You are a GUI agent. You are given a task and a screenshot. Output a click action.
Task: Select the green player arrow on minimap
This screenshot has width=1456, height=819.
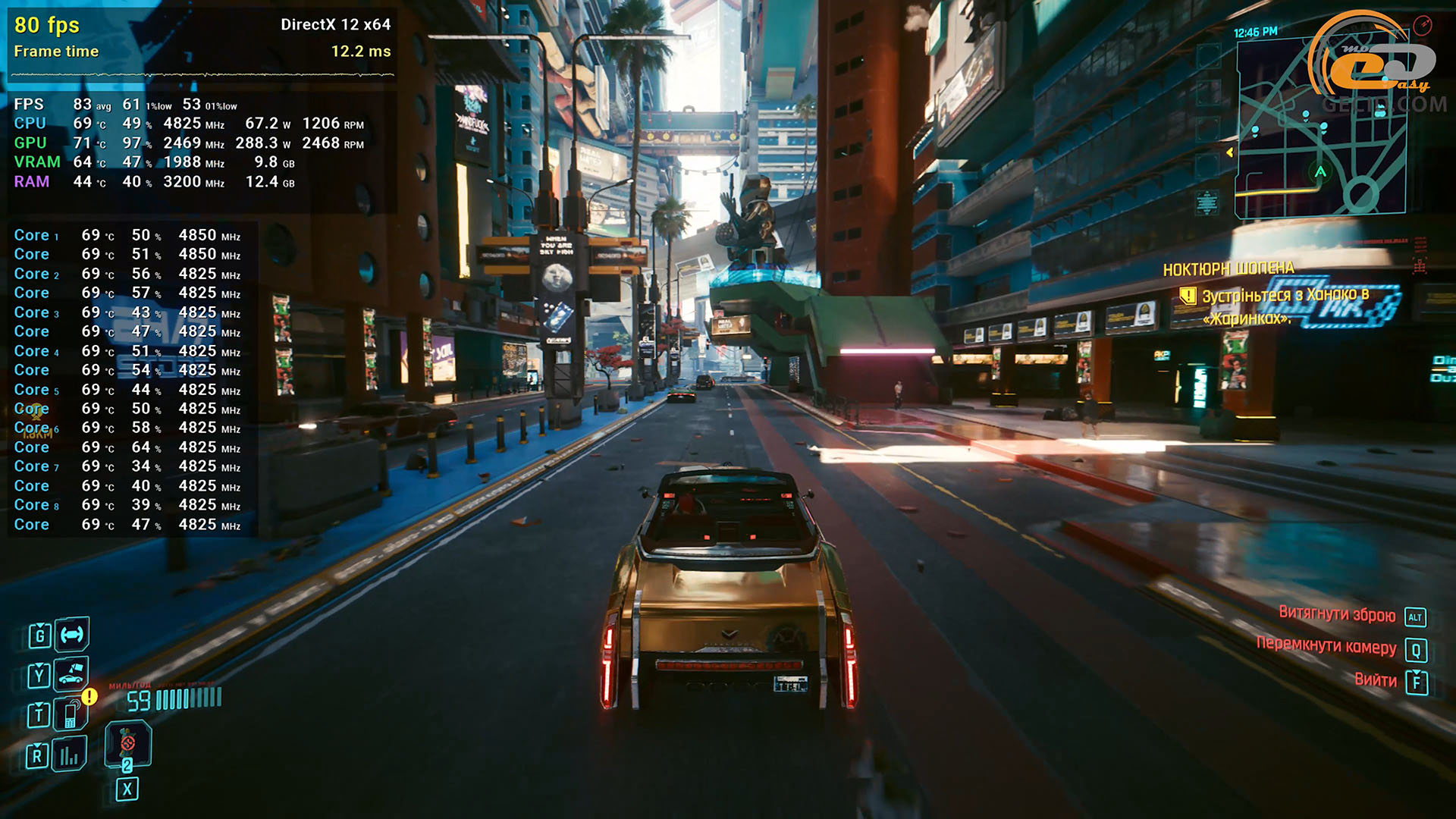tap(1320, 171)
